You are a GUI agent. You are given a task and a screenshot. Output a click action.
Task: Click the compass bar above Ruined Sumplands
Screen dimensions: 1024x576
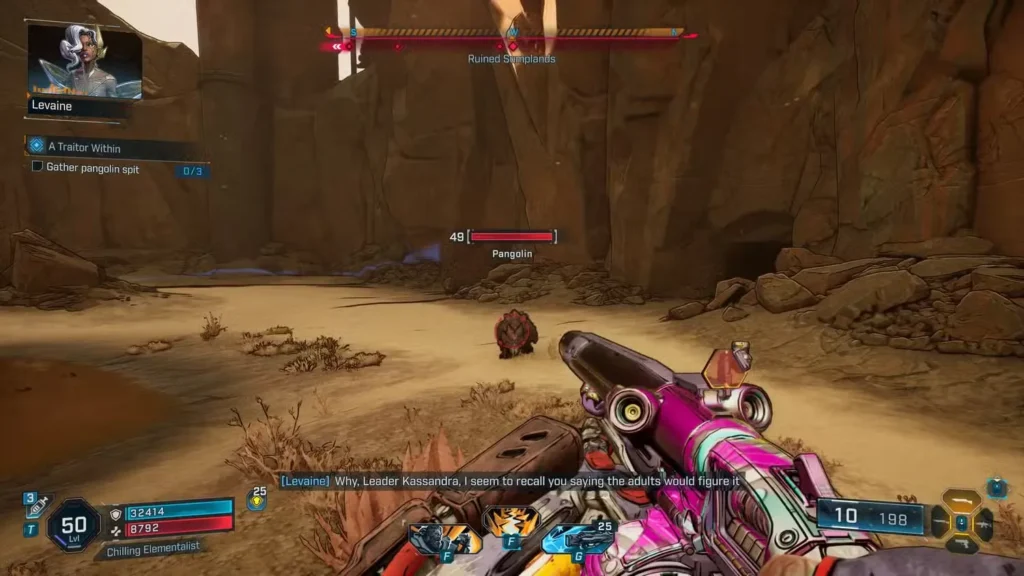tap(512, 33)
